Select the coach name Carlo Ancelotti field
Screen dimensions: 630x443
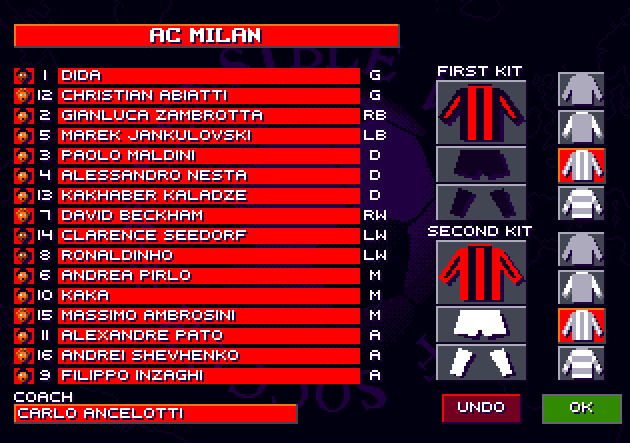coord(156,414)
